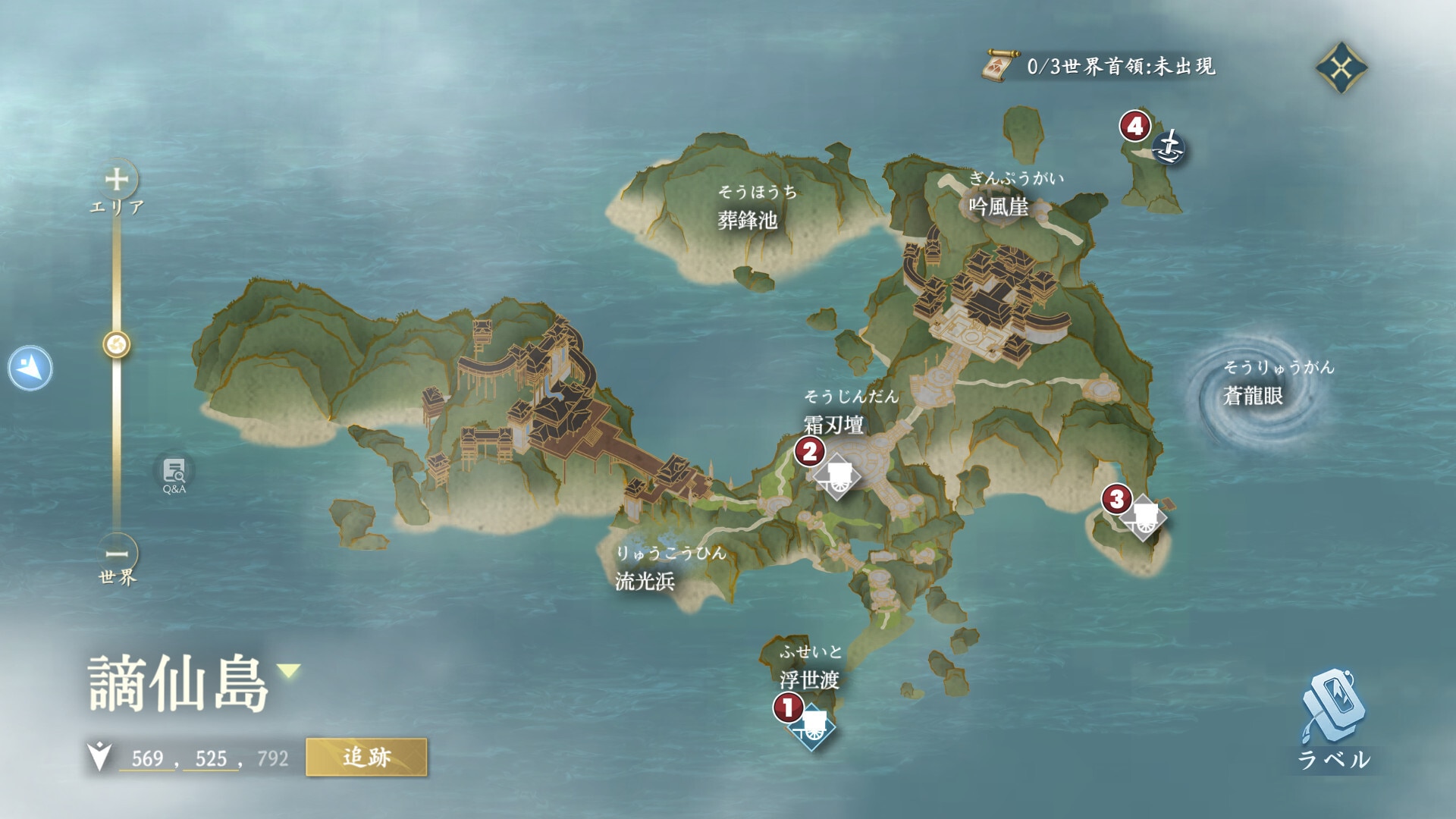The height and width of the screenshot is (819, 1456).
Task: Select boat dock marker 4
Action: (x=1169, y=146)
